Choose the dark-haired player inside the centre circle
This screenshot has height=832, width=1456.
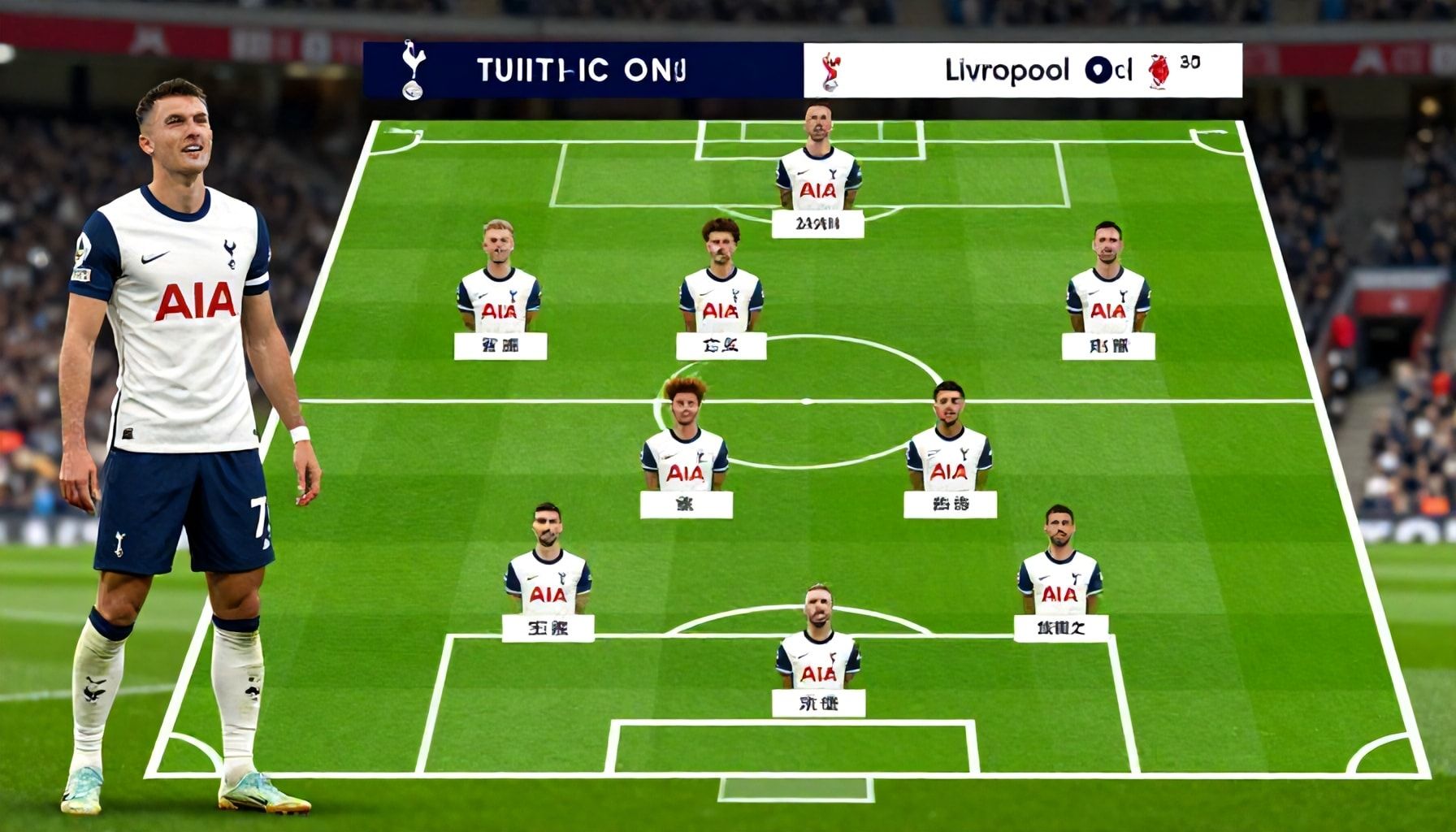949,443
